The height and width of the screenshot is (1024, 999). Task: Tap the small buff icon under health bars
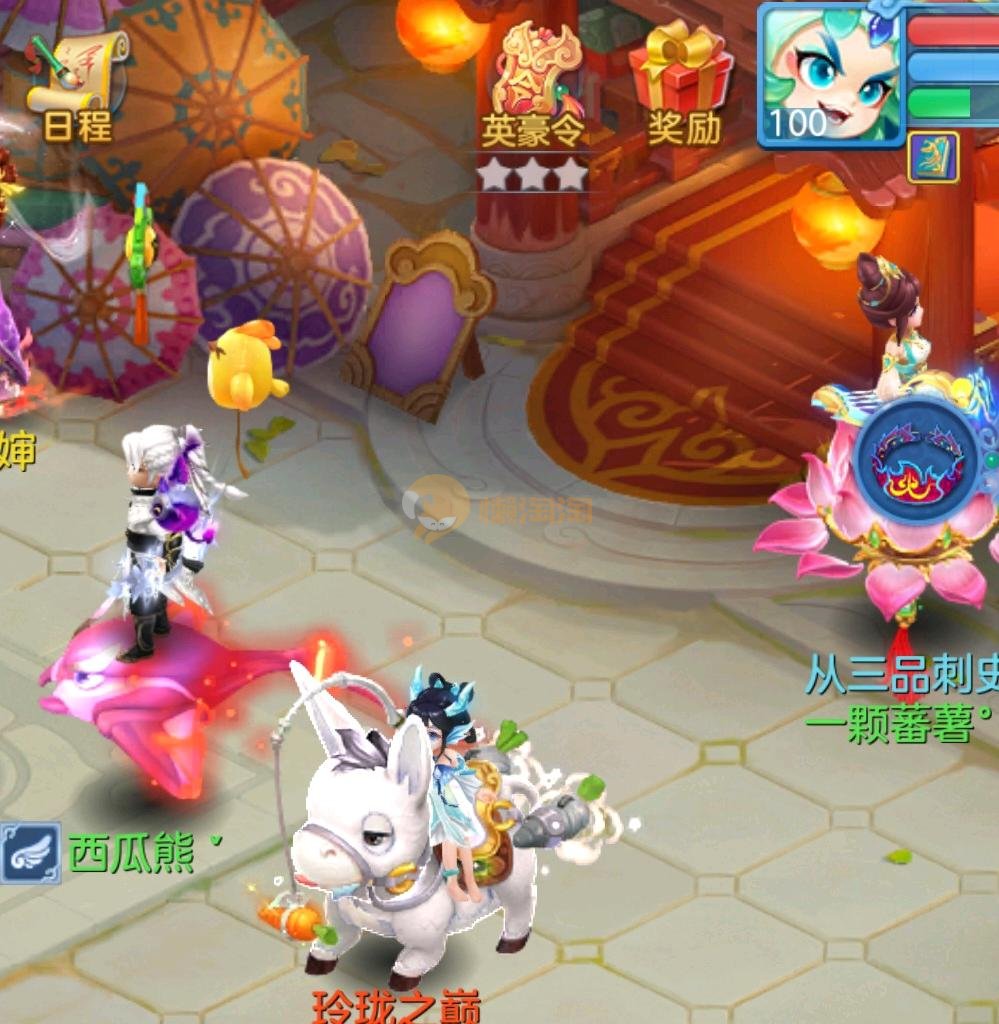[932, 158]
